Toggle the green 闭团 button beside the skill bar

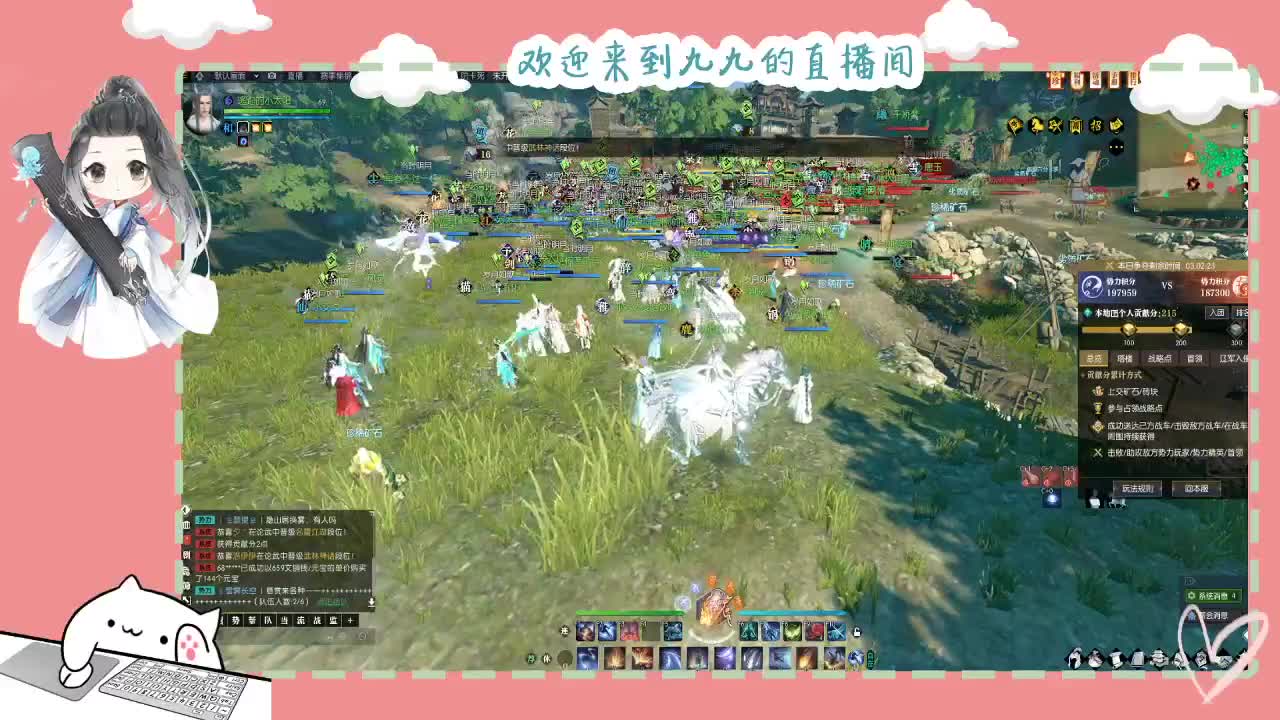pos(869,658)
